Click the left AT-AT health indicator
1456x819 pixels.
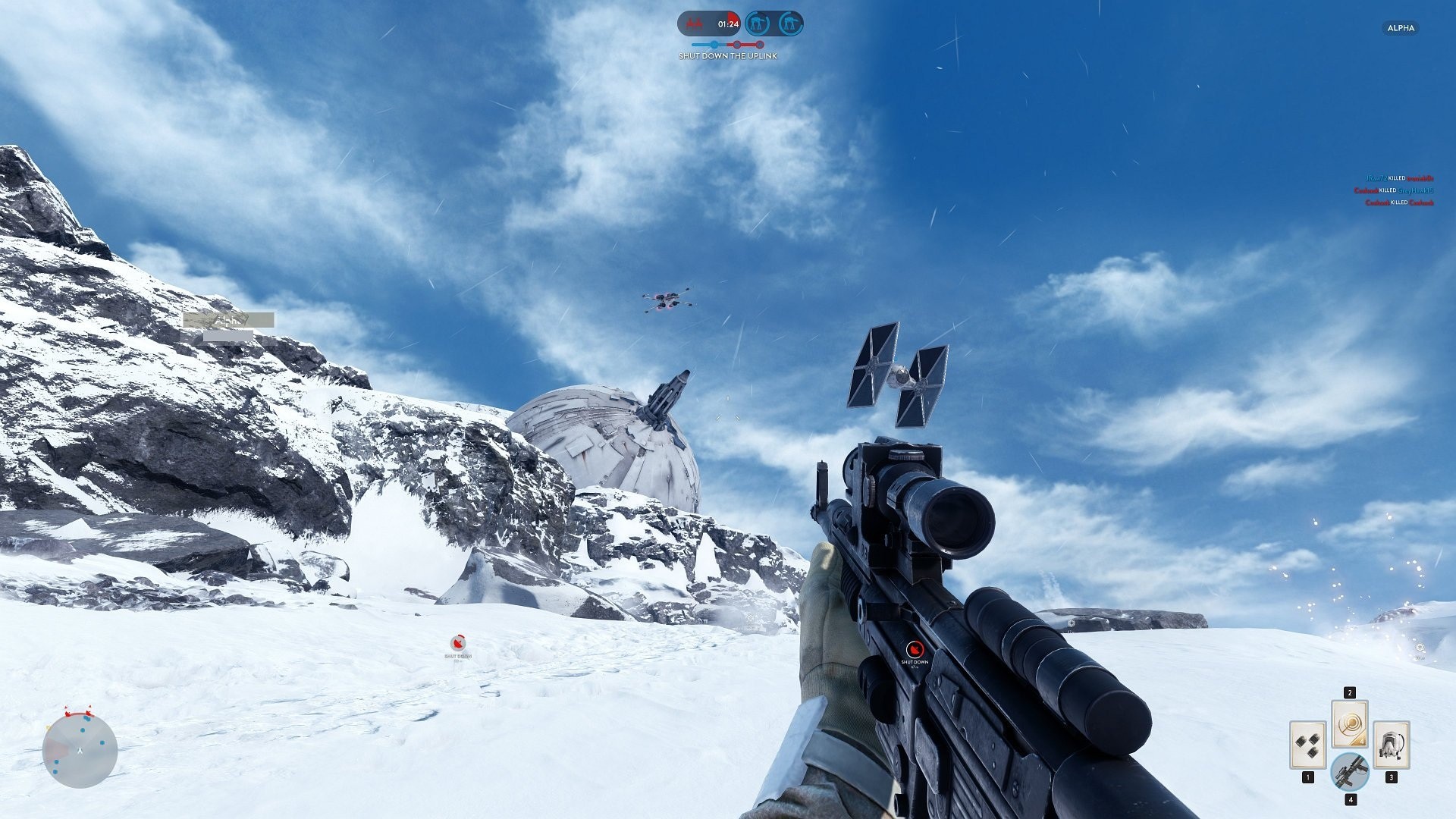pyautogui.click(x=758, y=24)
